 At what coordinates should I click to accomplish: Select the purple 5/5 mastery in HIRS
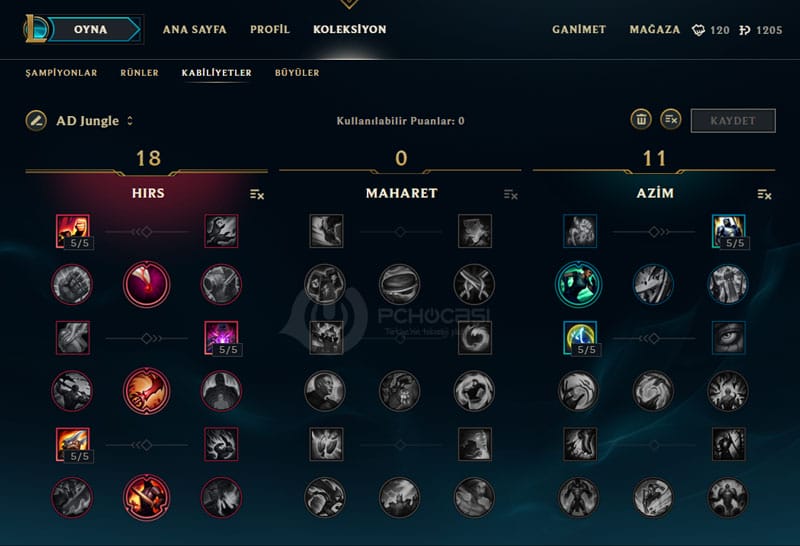tap(221, 337)
